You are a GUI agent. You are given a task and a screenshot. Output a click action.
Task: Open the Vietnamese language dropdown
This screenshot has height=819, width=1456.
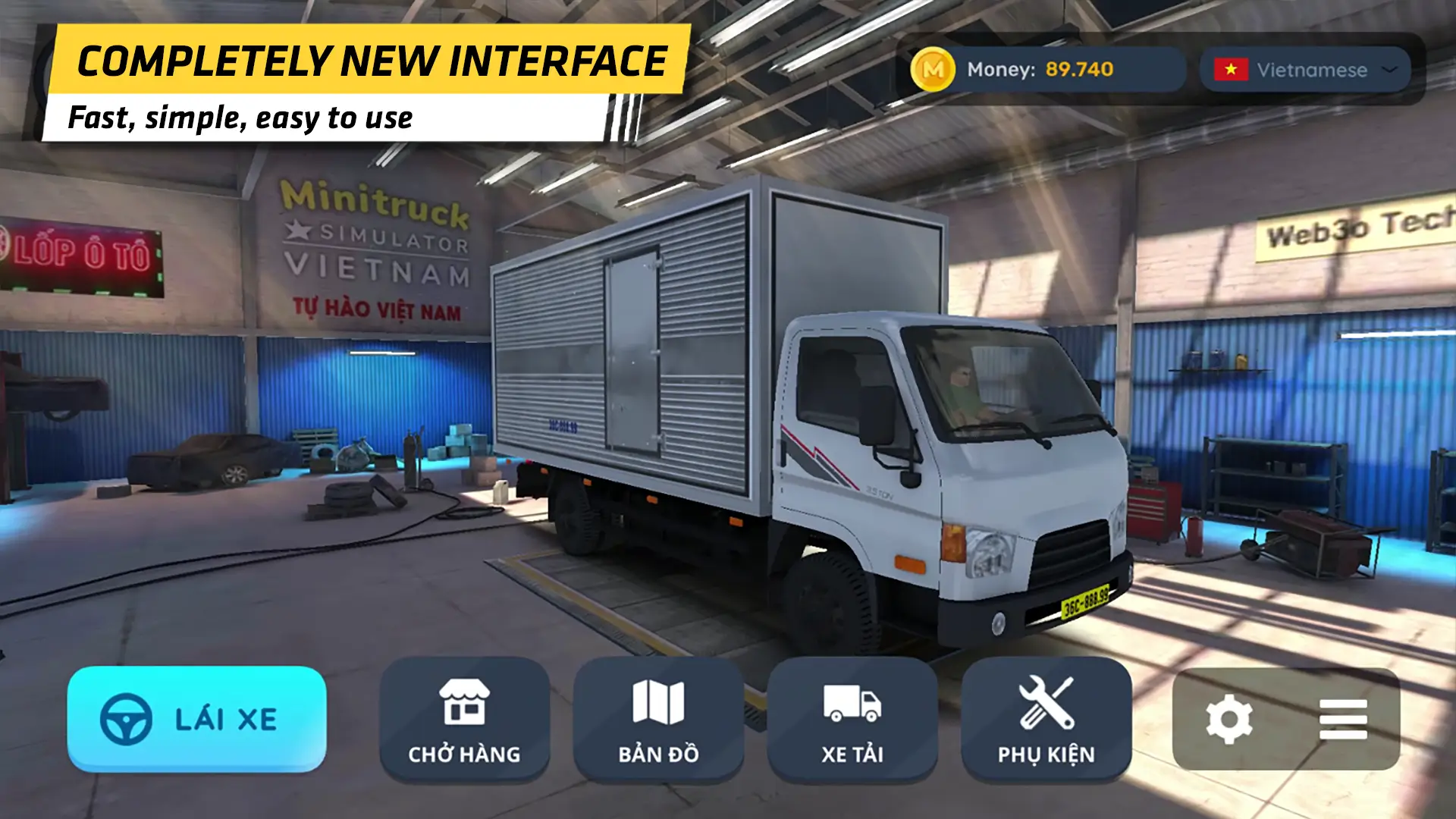click(1304, 70)
